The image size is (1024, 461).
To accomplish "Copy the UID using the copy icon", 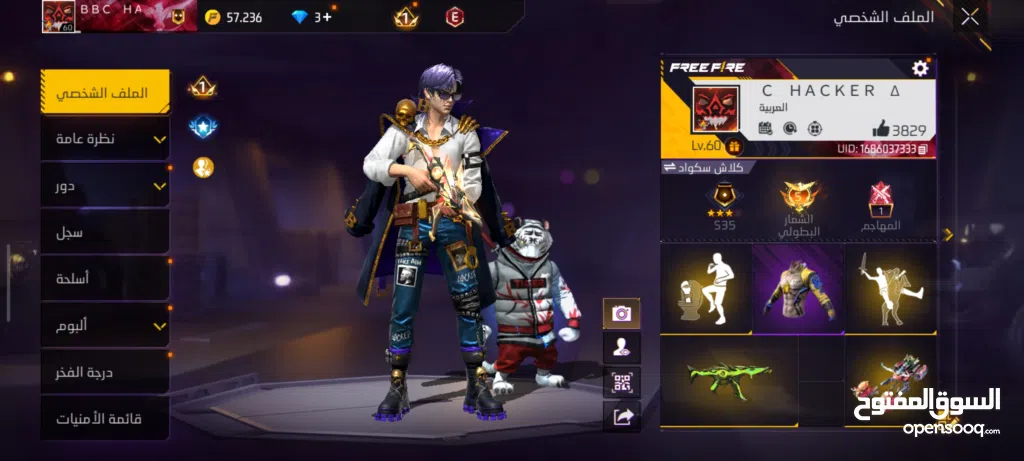I will click(922, 149).
